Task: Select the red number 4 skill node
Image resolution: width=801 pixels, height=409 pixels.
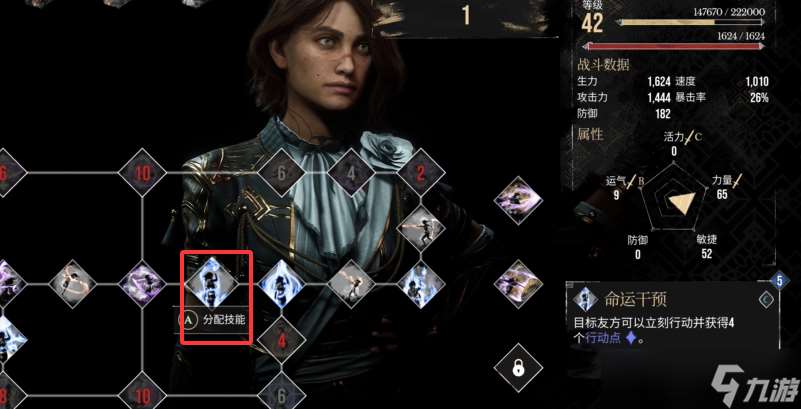Action: point(281,340)
